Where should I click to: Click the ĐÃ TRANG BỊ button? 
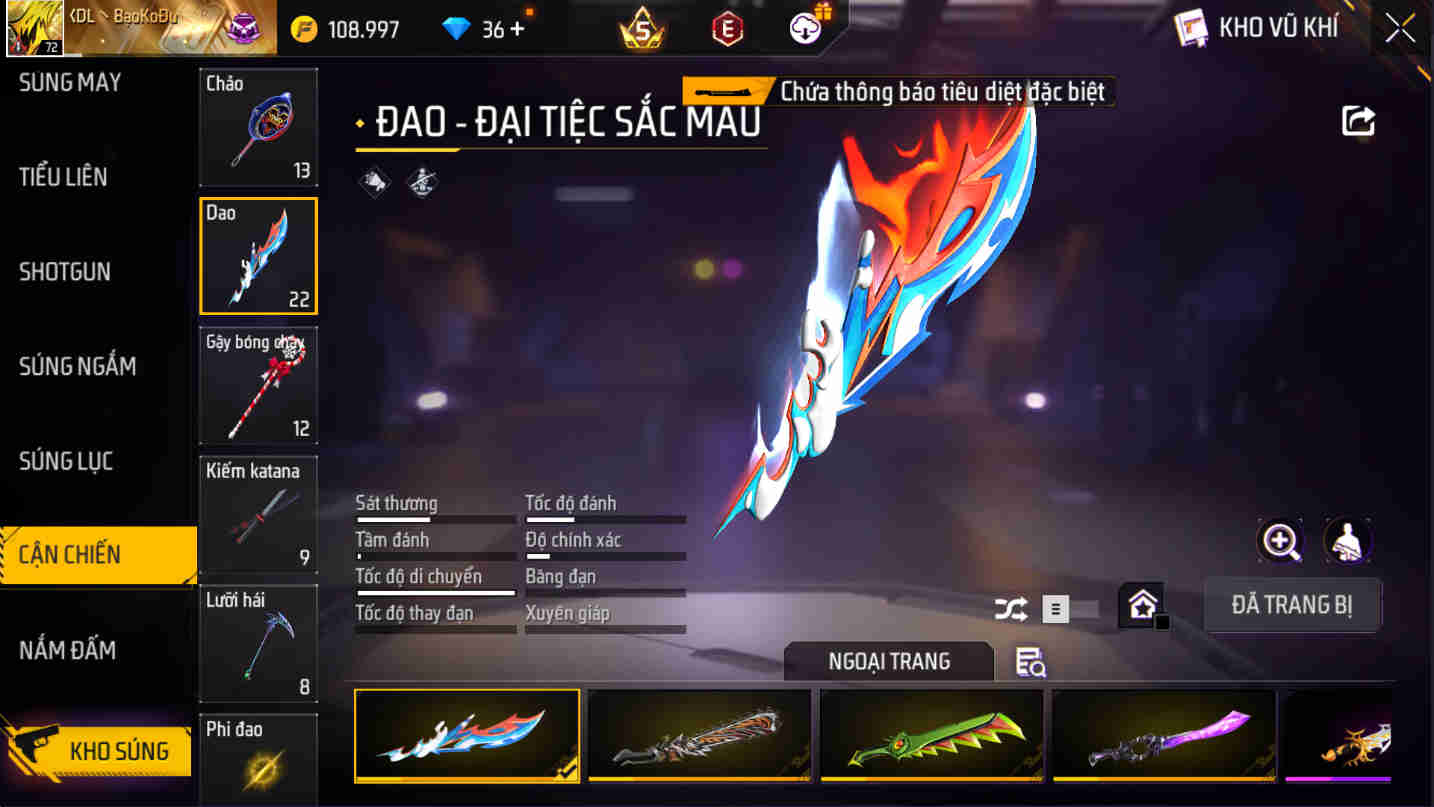coord(1292,604)
